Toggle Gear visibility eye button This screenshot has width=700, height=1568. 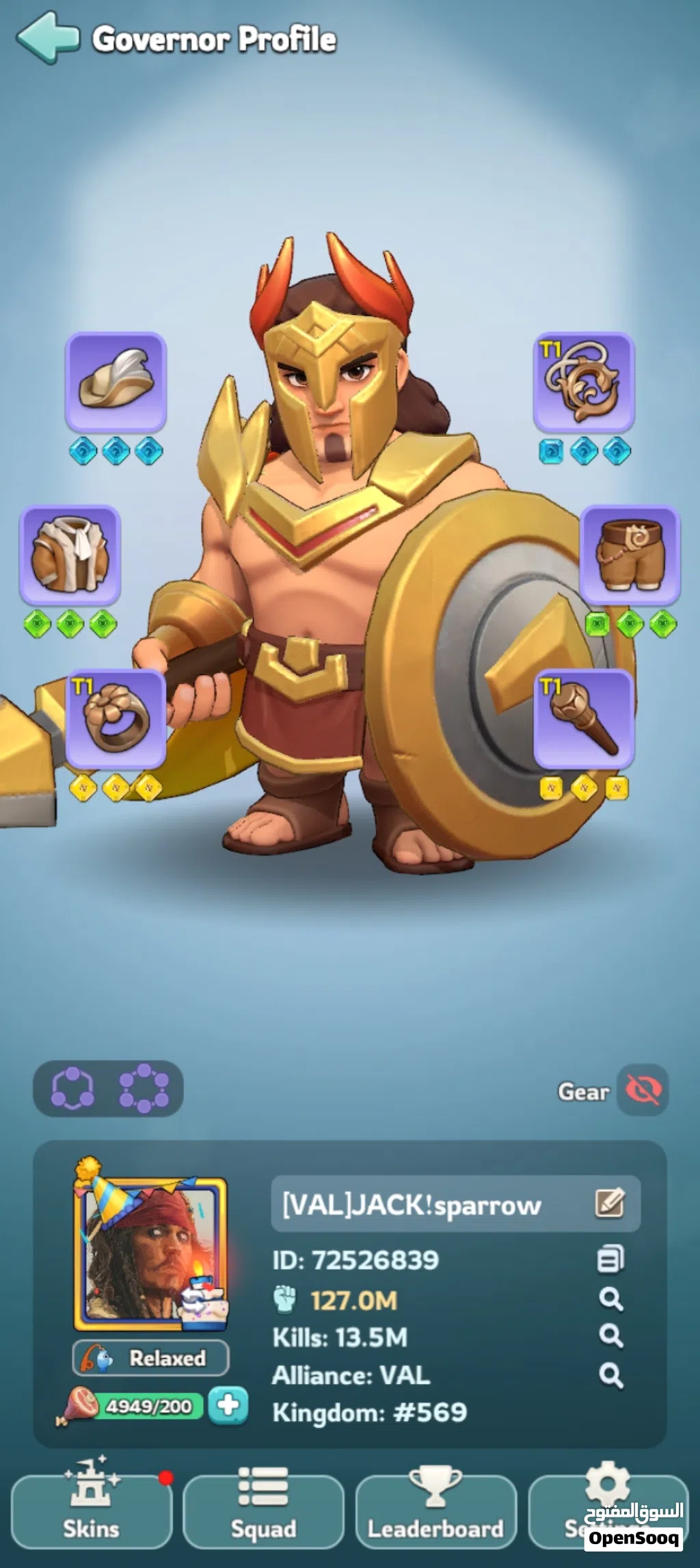[x=643, y=1090]
